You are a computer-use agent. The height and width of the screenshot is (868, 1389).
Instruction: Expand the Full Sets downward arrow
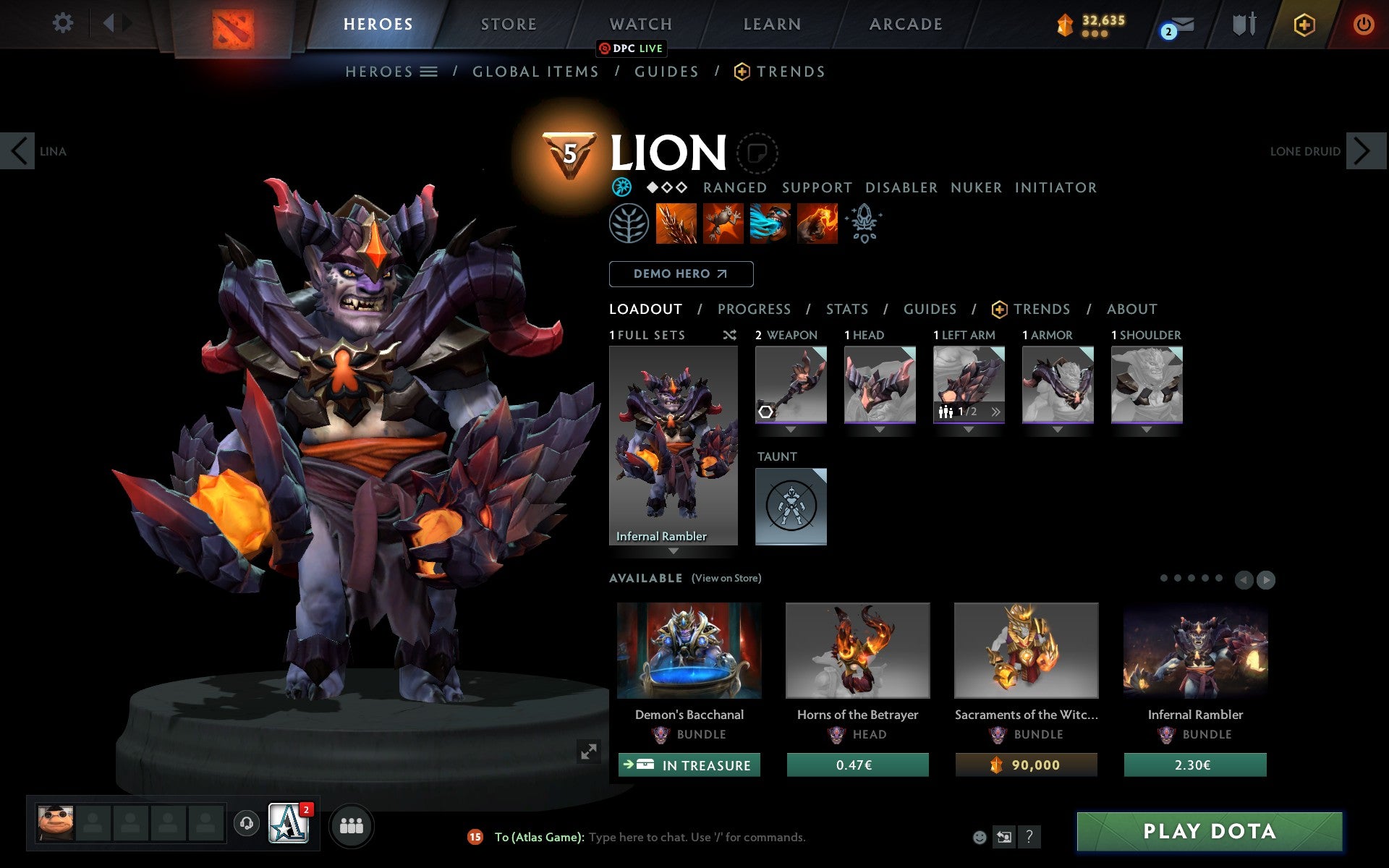[x=674, y=551]
